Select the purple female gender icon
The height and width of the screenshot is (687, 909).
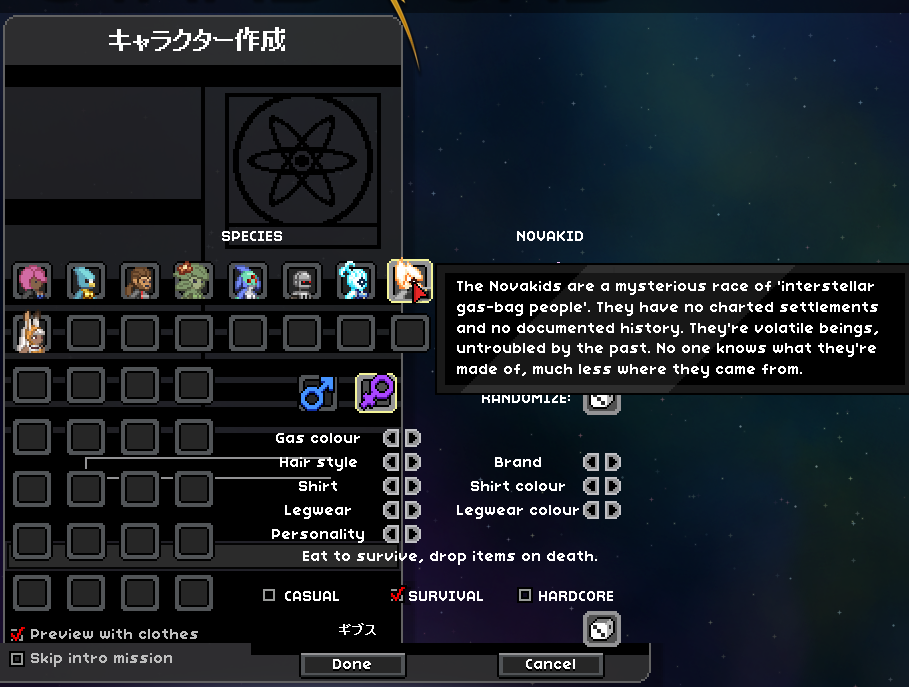[x=376, y=393]
